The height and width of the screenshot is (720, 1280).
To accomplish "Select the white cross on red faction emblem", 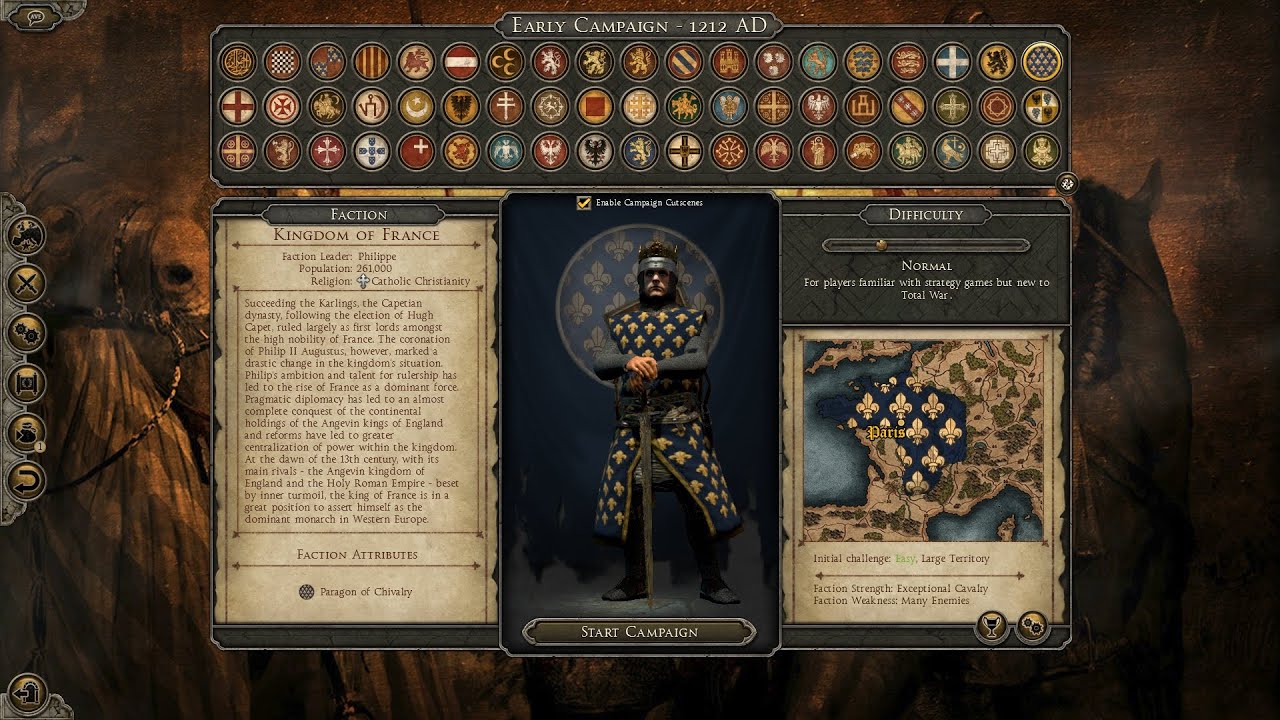I will 416,151.
